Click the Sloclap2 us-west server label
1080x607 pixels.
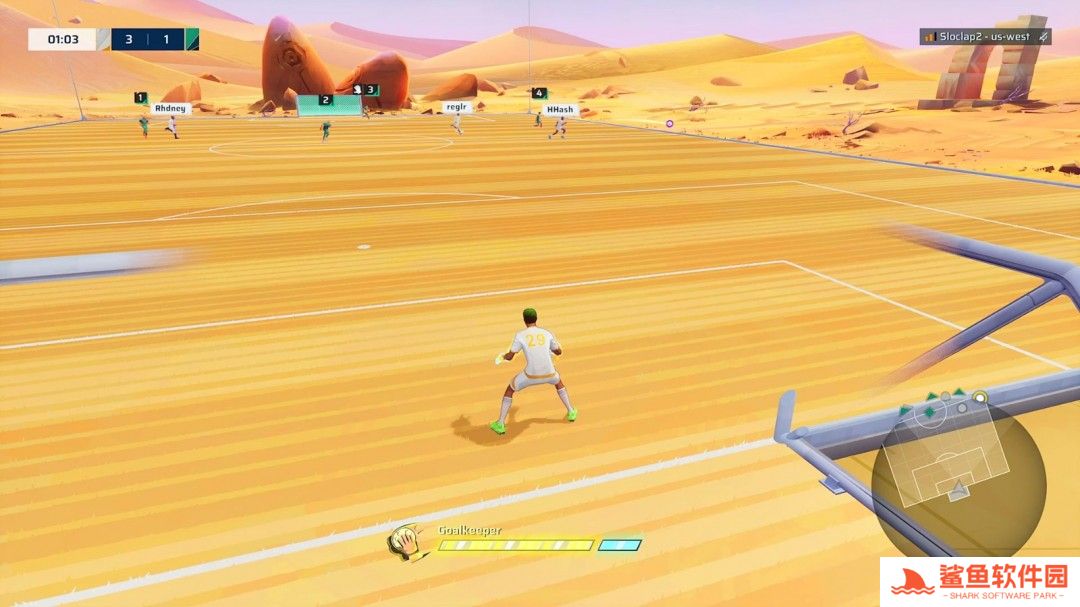pos(984,37)
